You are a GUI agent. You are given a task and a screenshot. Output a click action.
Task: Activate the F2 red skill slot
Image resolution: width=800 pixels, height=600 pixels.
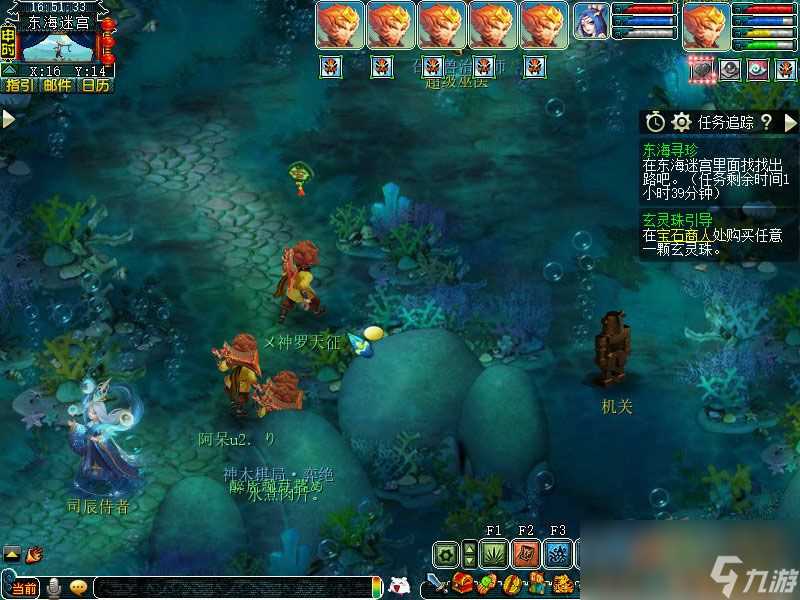tap(526, 553)
